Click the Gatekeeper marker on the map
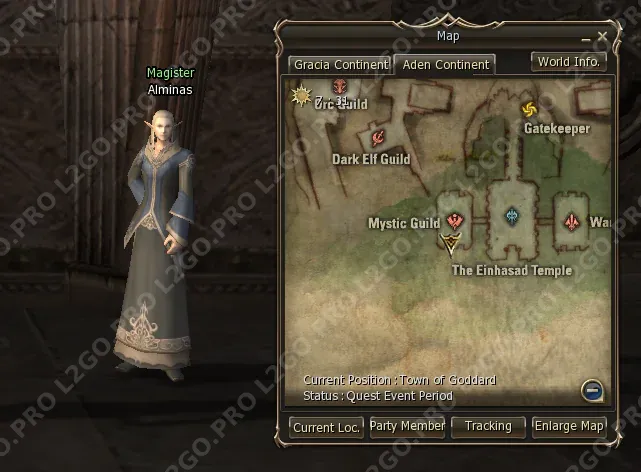This screenshot has width=641, height=472. tap(529, 110)
